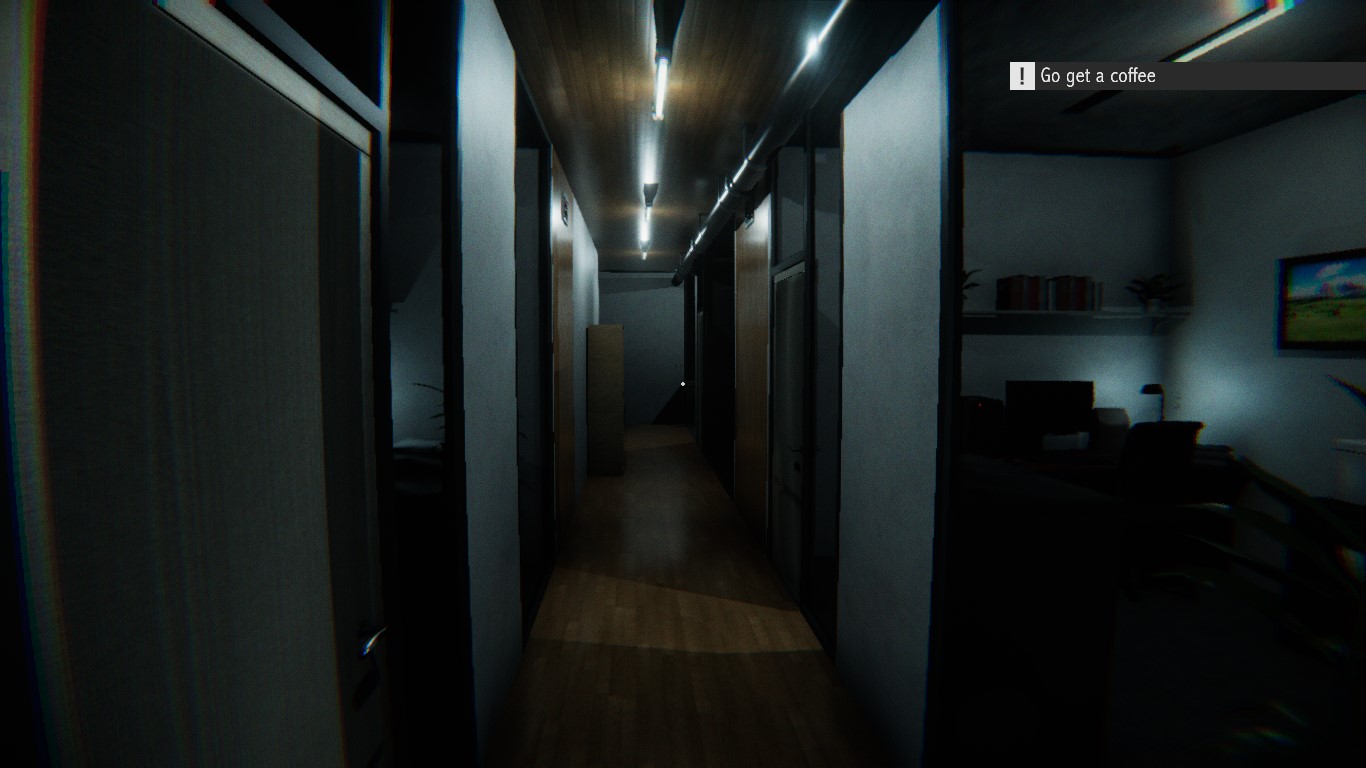
Task: Click the potted plant on the shelf
Action: click(1152, 287)
